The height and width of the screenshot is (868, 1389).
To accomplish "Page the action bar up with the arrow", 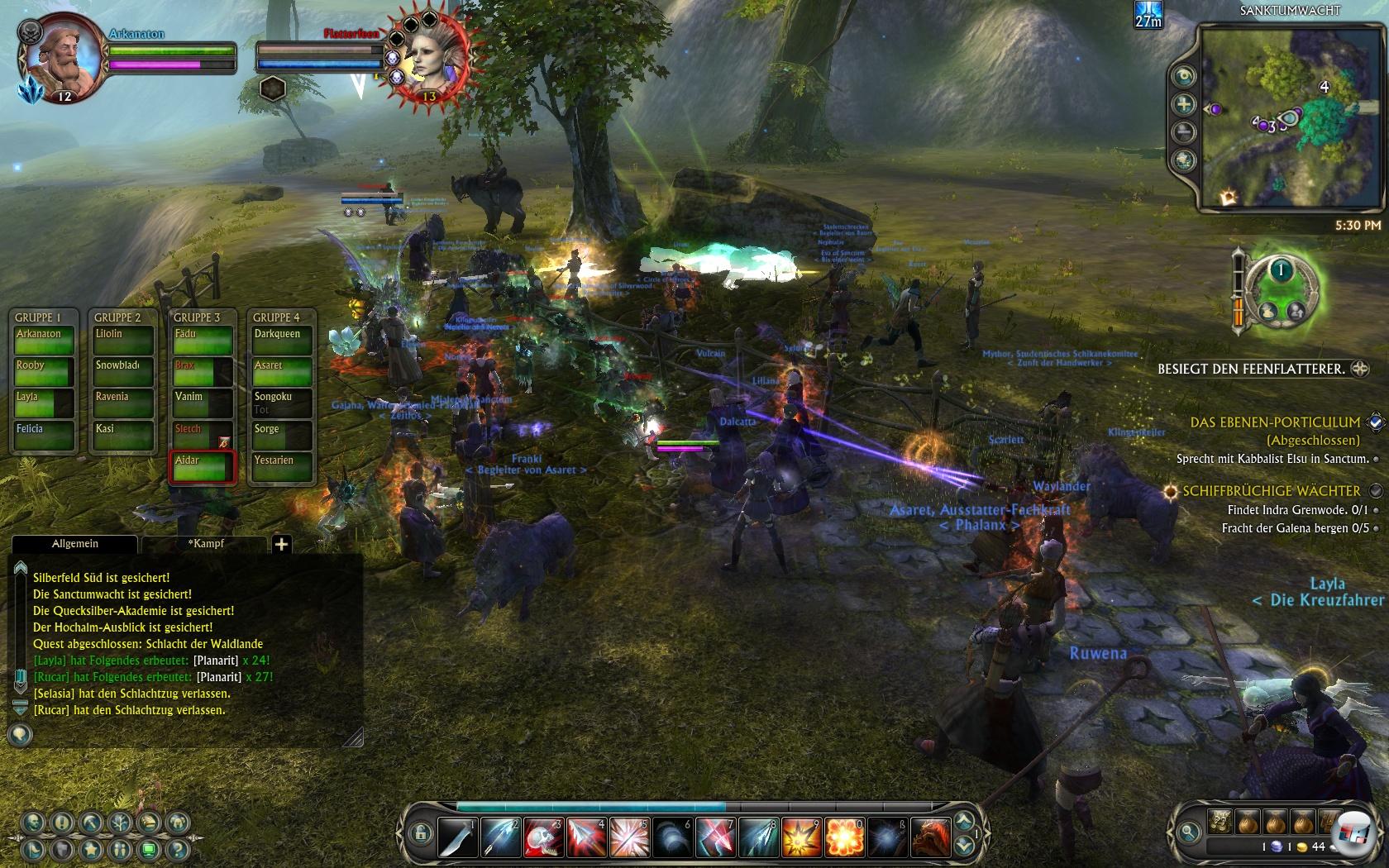I will (964, 821).
